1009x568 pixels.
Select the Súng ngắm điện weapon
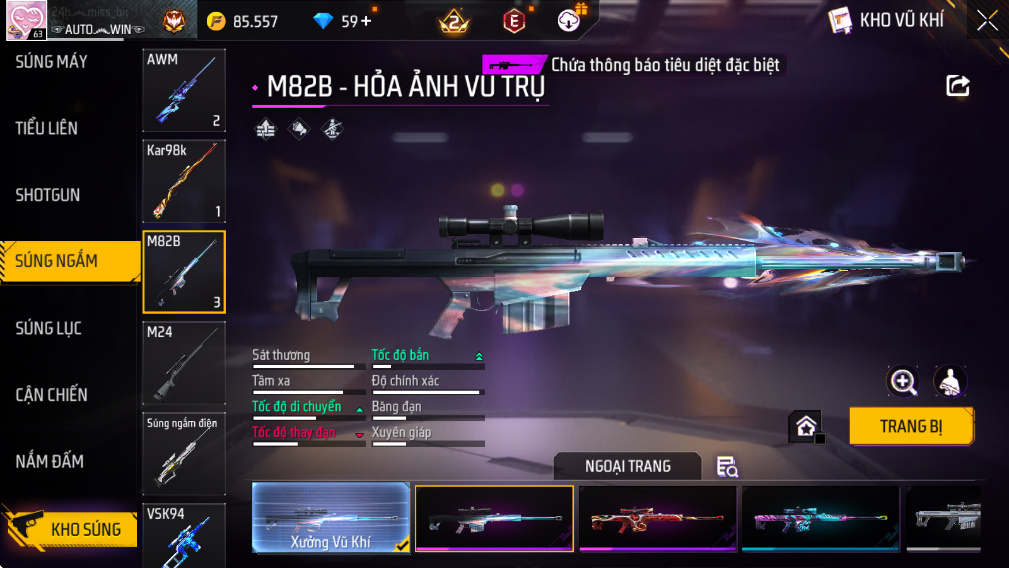click(184, 453)
